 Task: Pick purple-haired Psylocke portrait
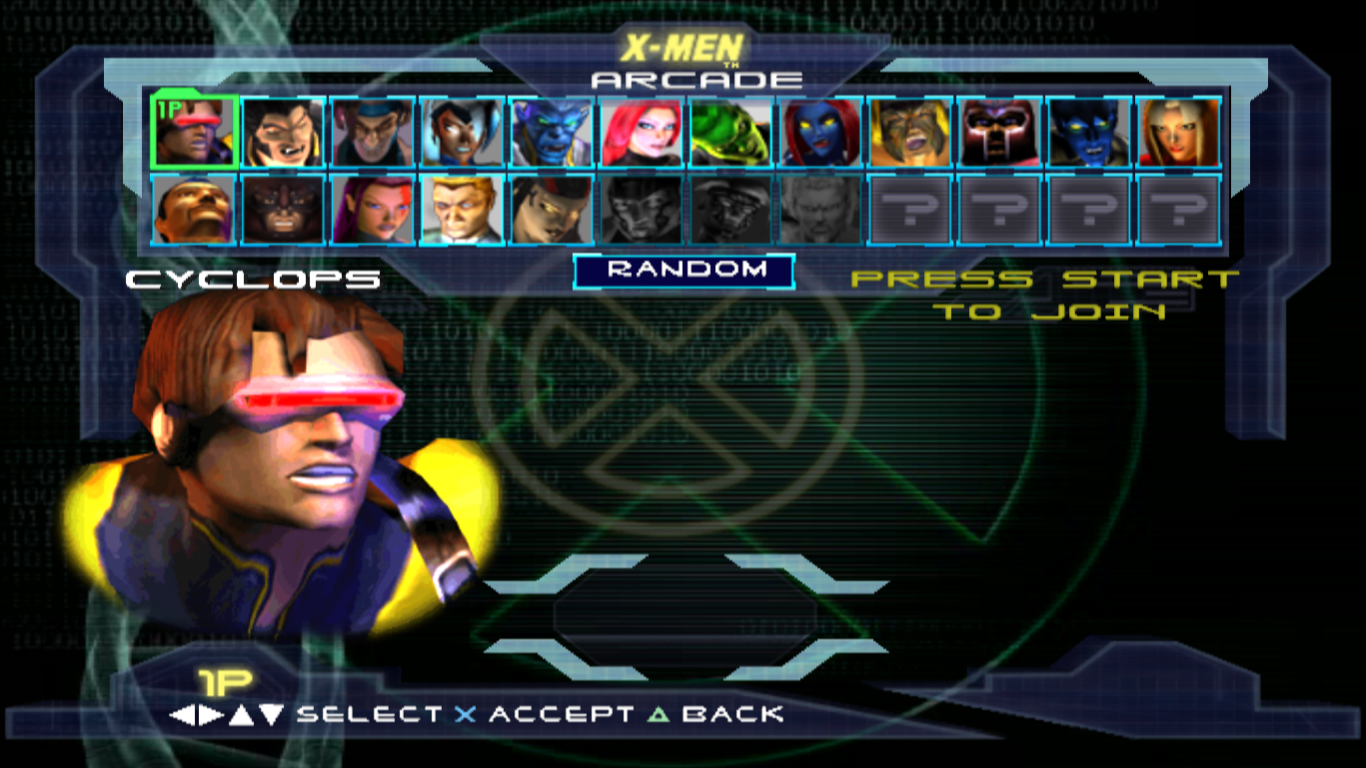coord(372,210)
